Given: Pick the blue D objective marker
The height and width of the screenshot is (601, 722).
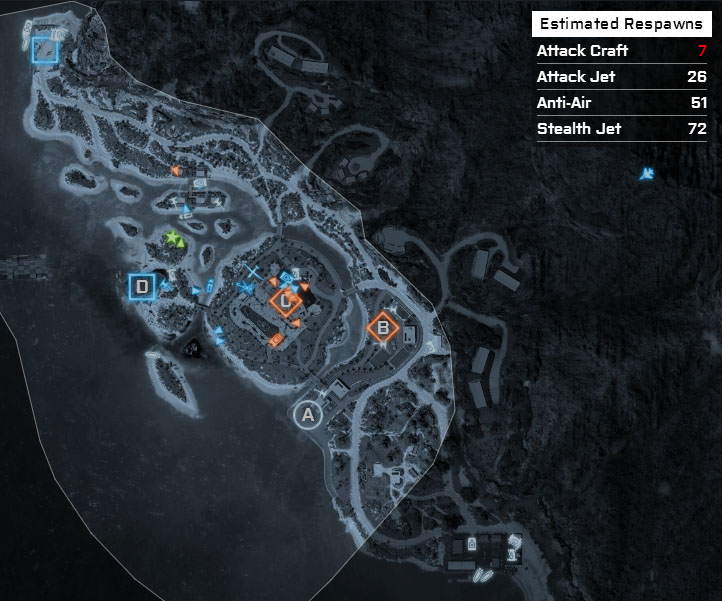Looking at the screenshot, I should [143, 288].
